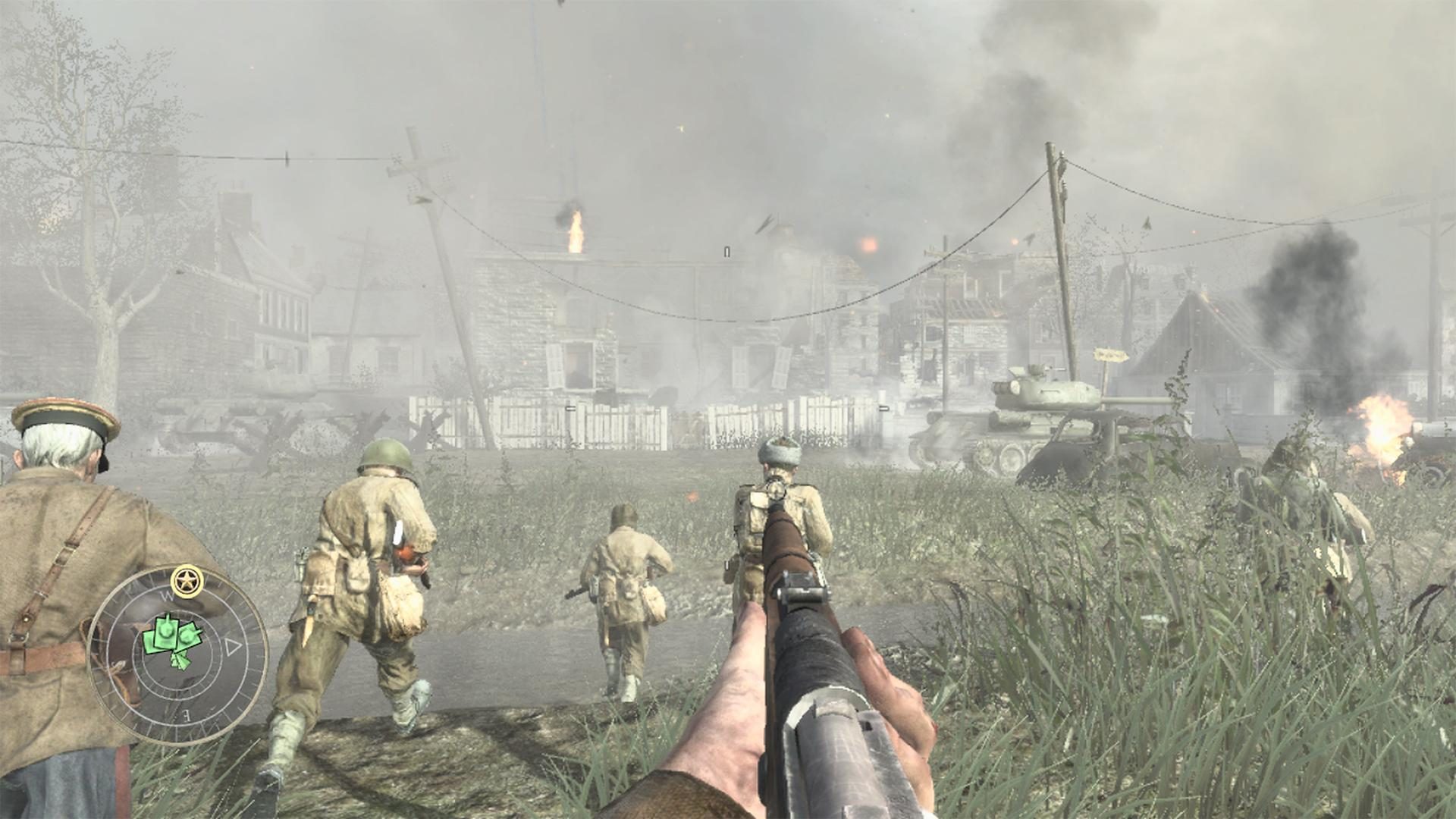Select the W compass direction letter

[168, 595]
